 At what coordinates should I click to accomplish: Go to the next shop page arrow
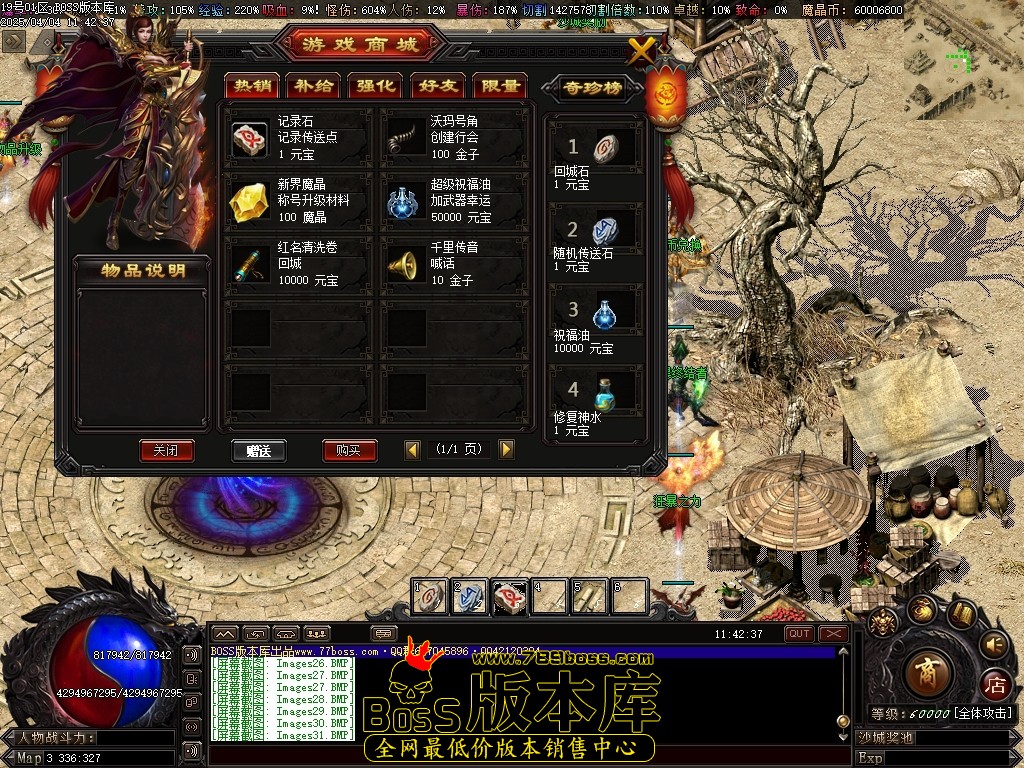pyautogui.click(x=506, y=450)
